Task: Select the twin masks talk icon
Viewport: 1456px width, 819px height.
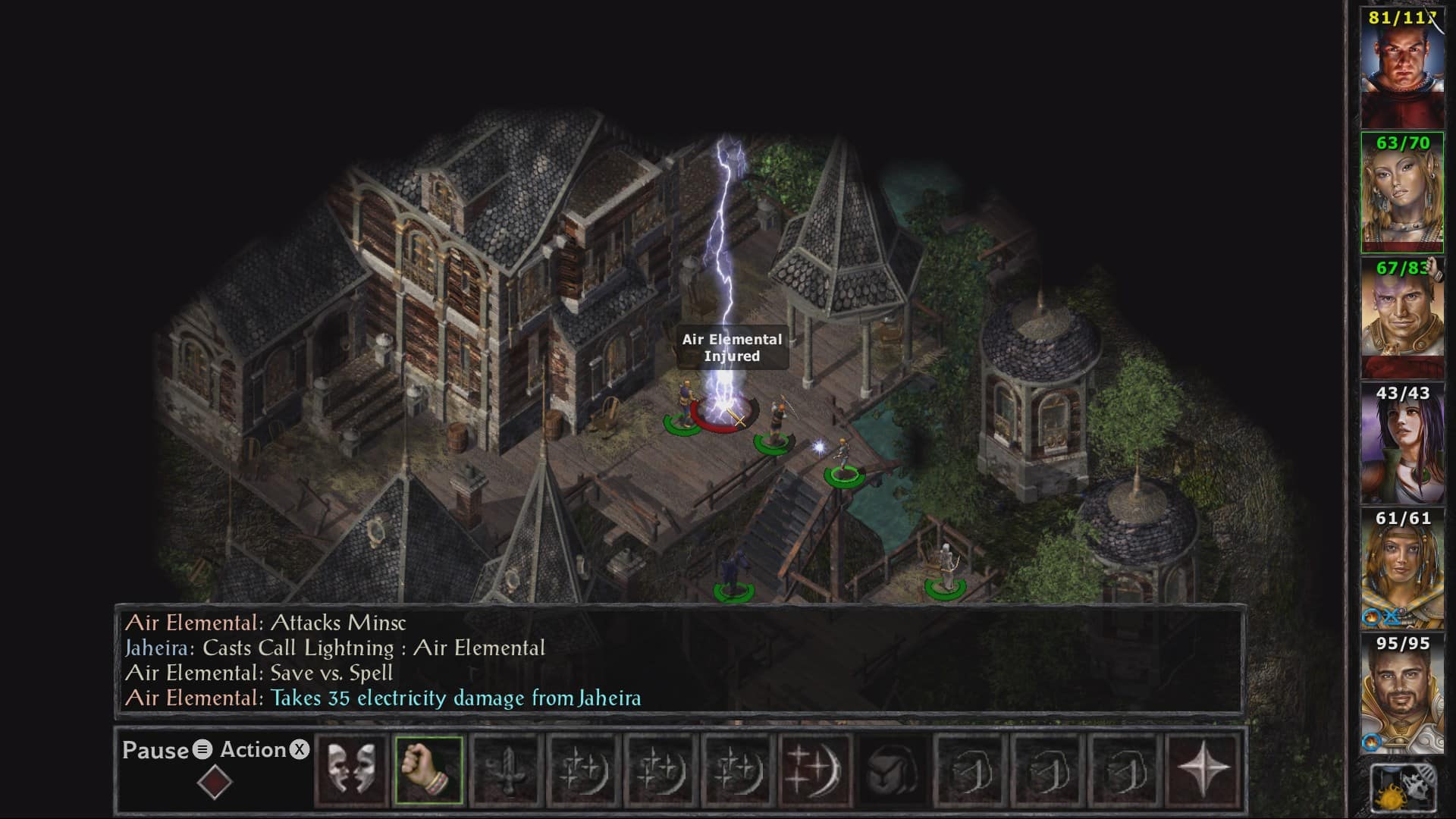Action: (x=351, y=770)
